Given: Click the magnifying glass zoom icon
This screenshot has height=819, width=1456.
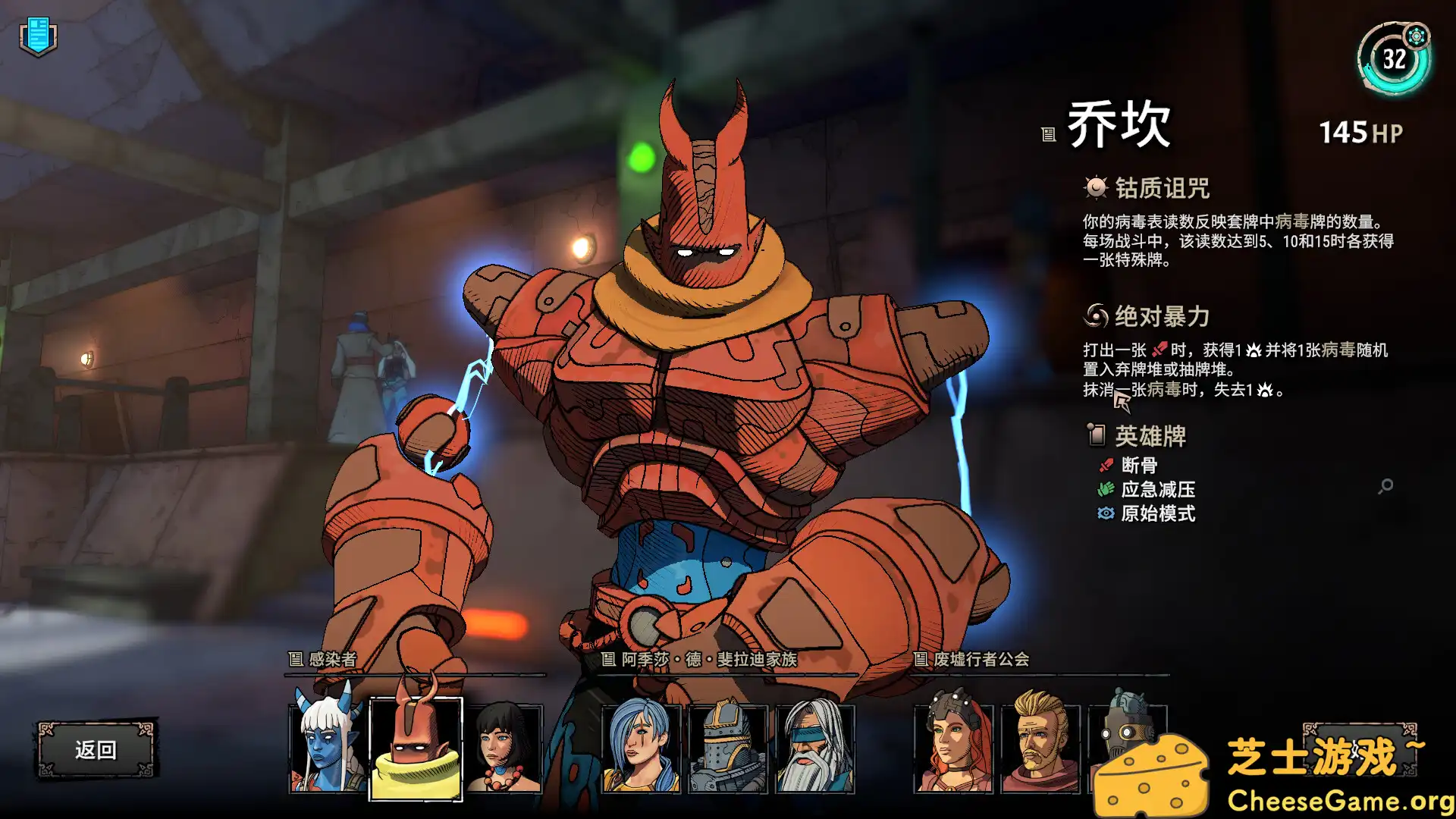Looking at the screenshot, I should [1387, 485].
